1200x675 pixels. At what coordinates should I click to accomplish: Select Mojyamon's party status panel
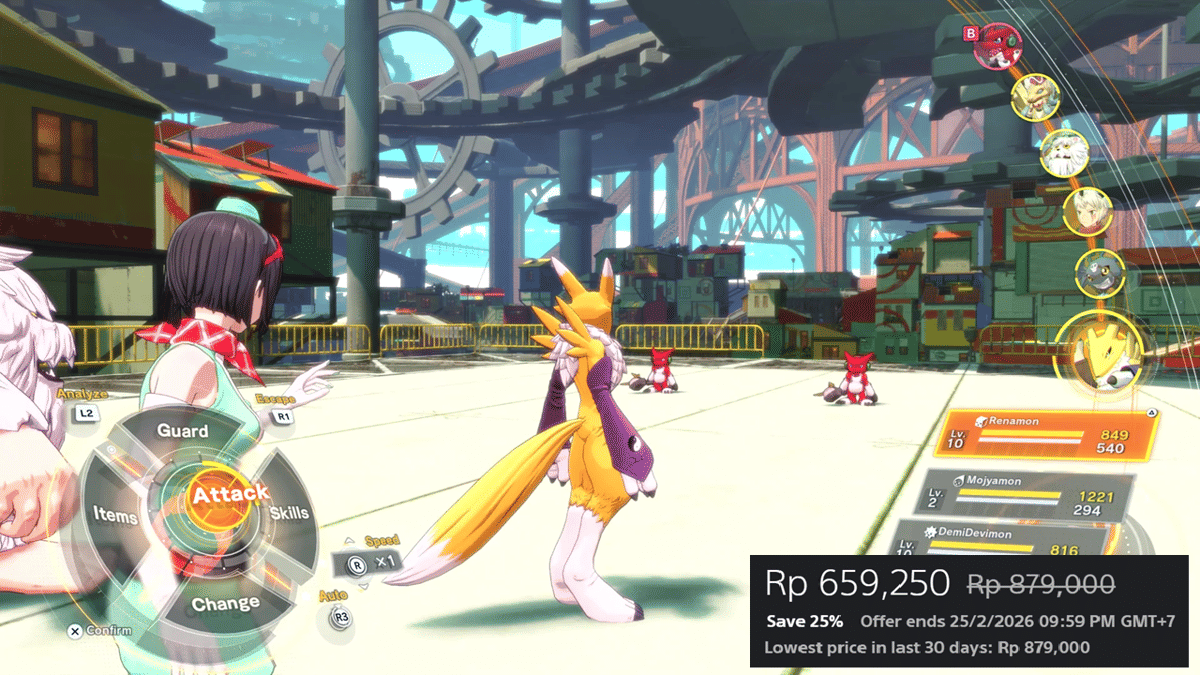pyautogui.click(x=1025, y=496)
